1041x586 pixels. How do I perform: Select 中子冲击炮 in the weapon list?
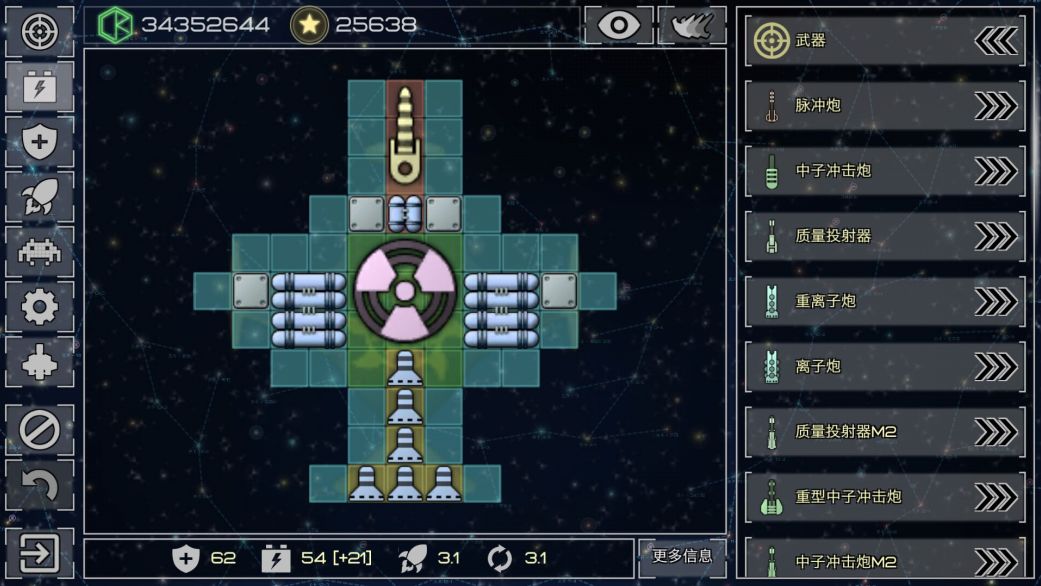[885, 171]
